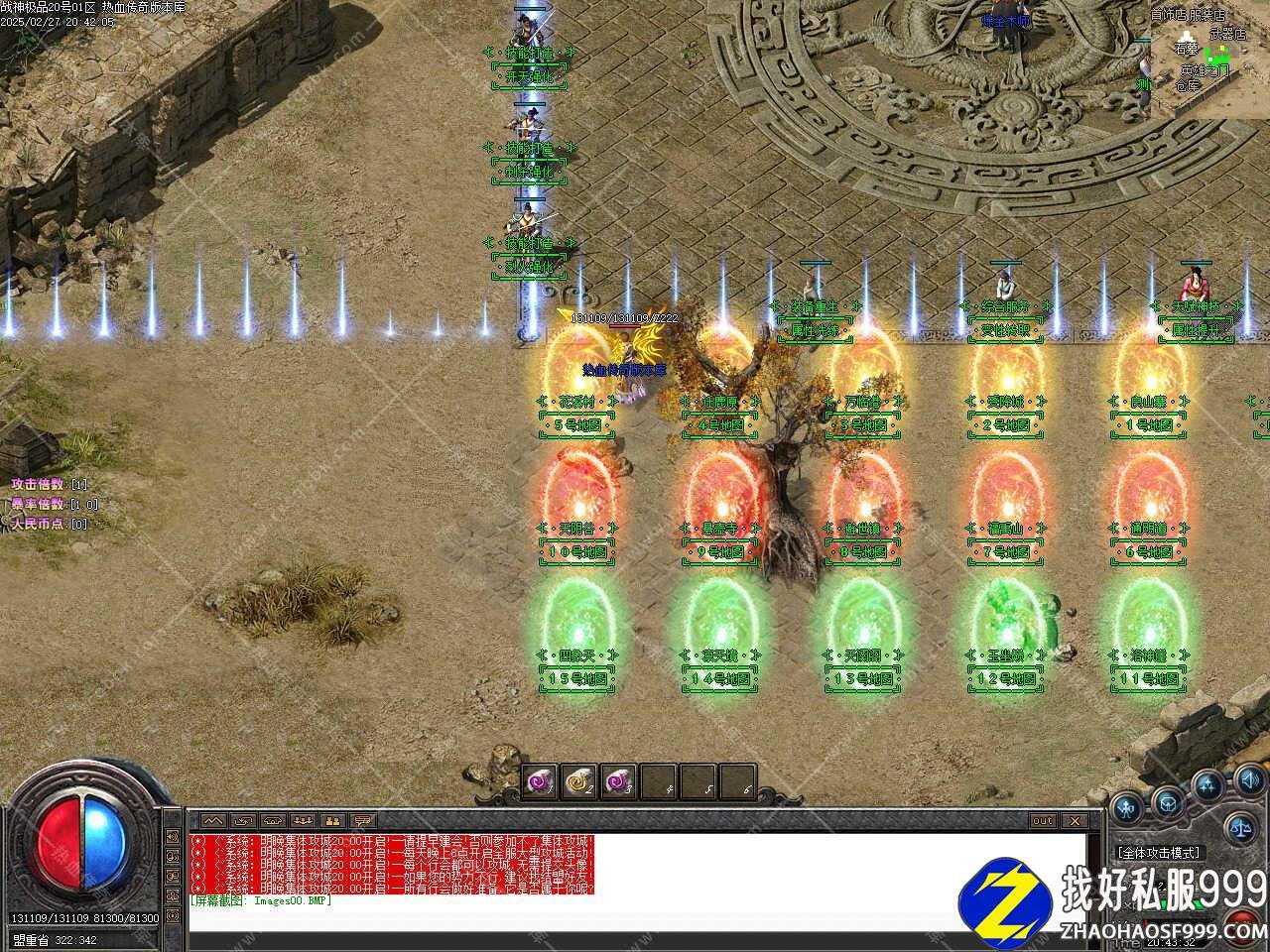The width and height of the screenshot is (1270, 952).
Task: Switch the all-attack mode label
Action: (1158, 852)
